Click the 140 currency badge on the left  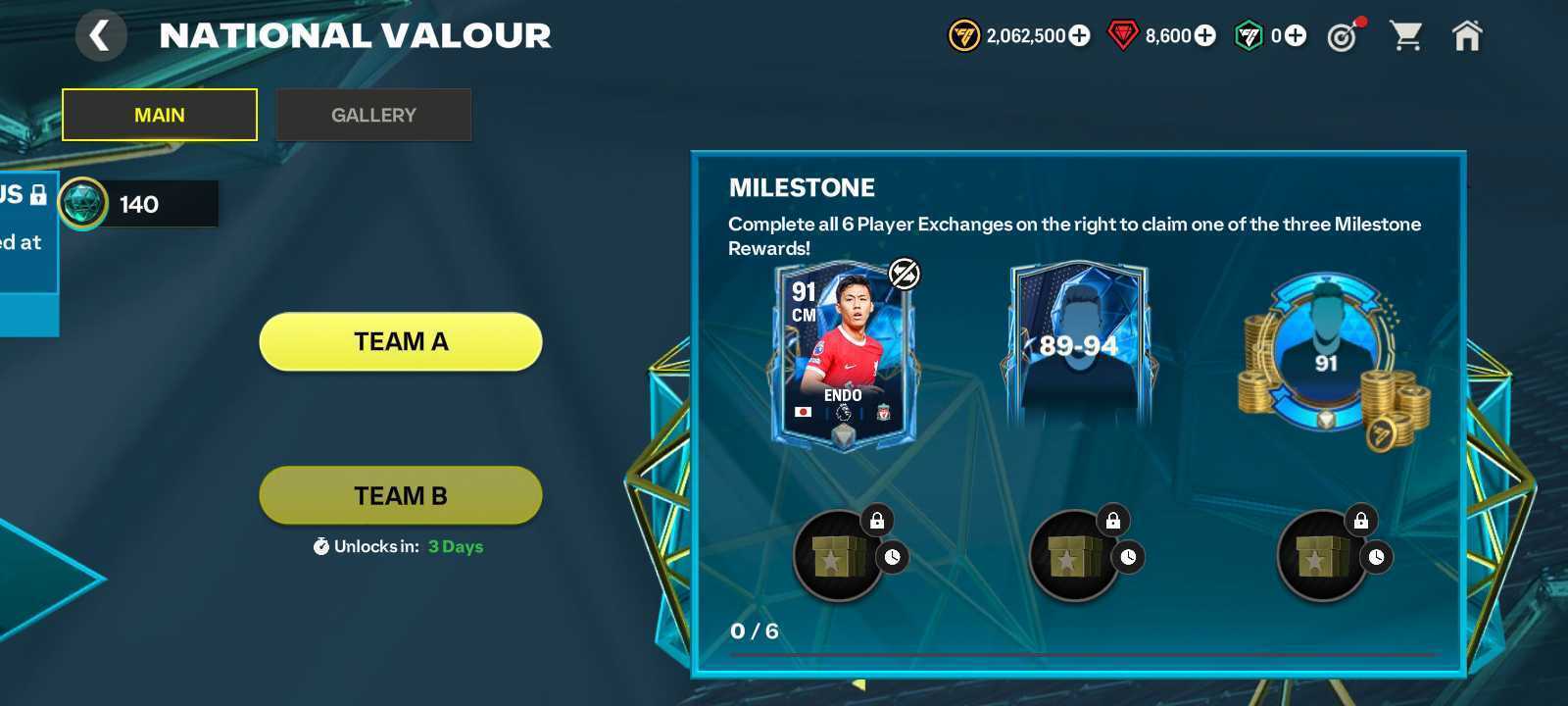[137, 205]
